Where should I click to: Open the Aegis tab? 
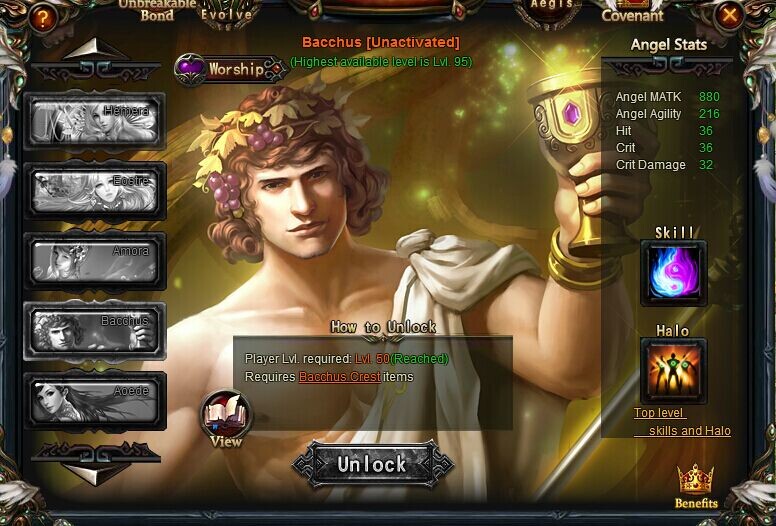click(551, 6)
